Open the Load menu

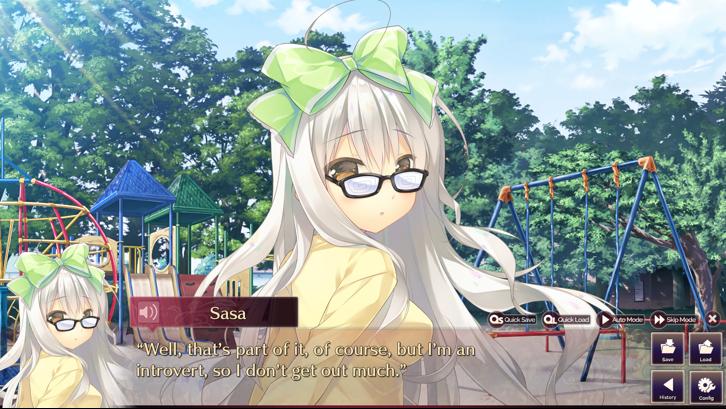click(706, 349)
